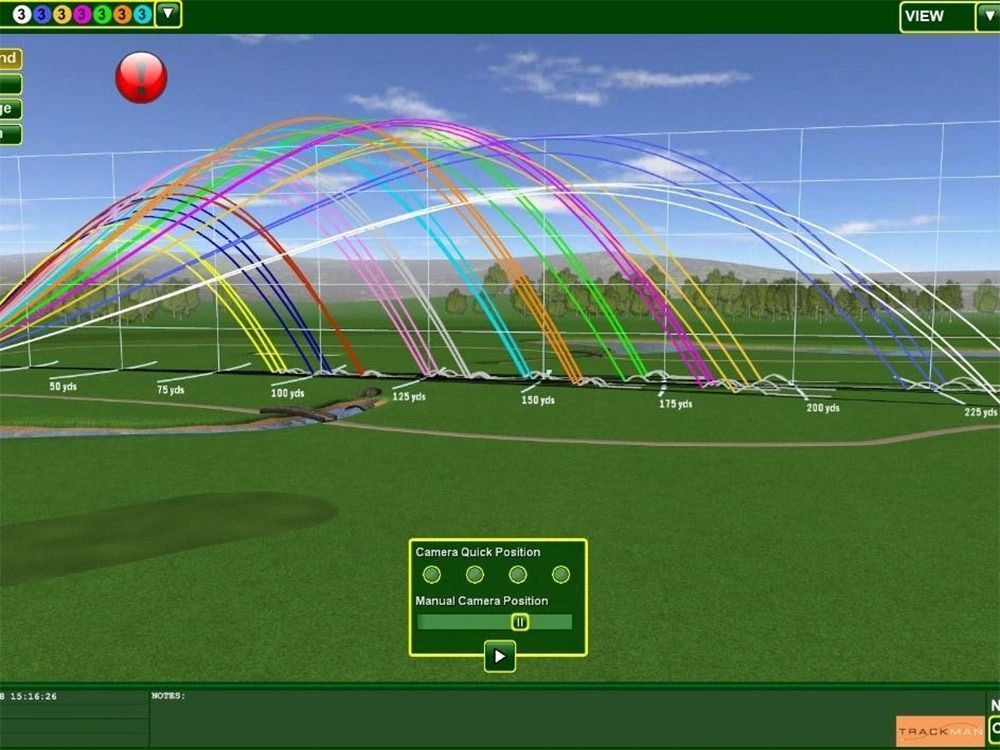Select the white shot group circle
The image size is (1000, 750).
tap(21, 14)
